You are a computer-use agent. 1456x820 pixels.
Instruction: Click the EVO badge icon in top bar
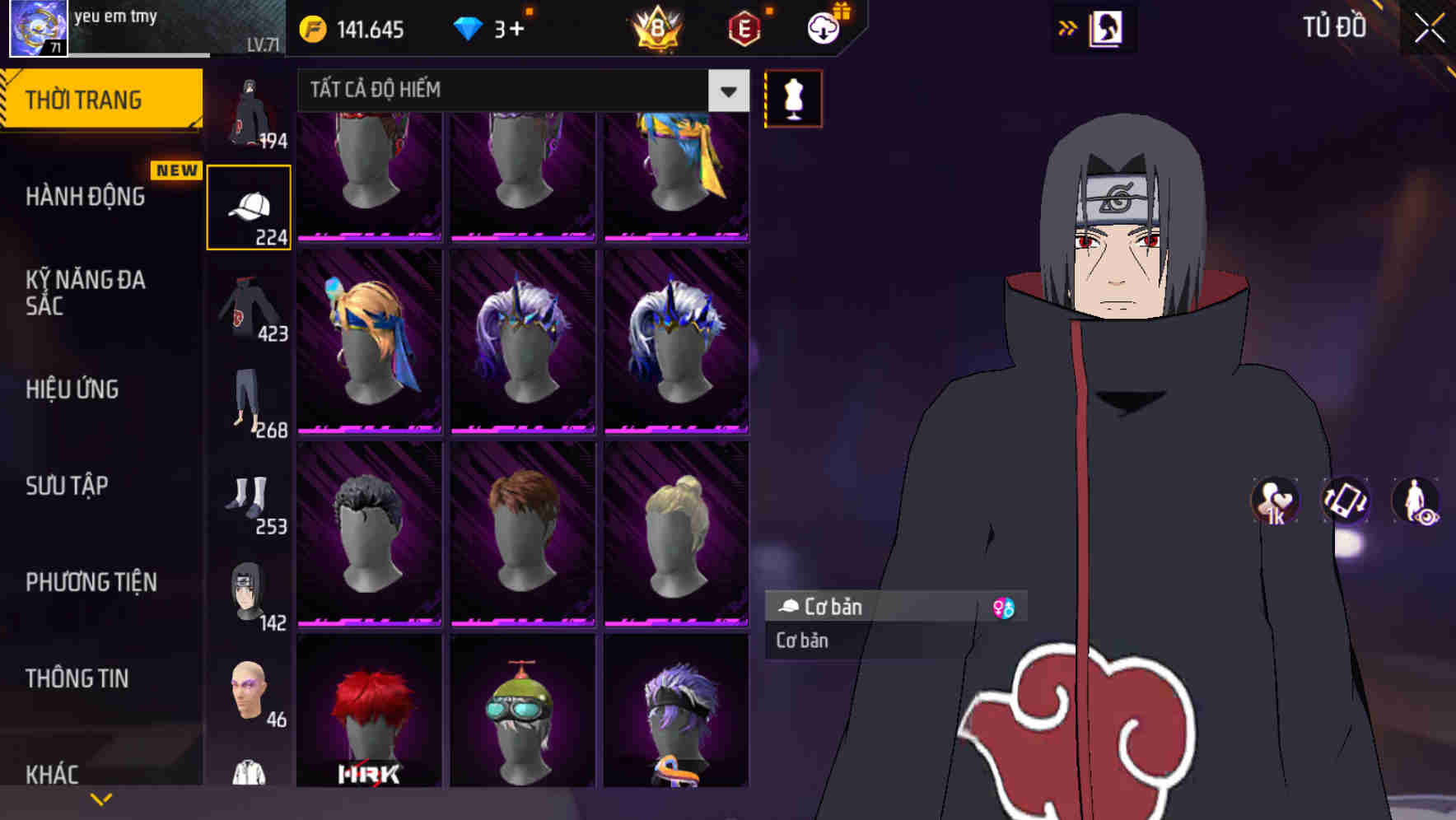coord(744,26)
